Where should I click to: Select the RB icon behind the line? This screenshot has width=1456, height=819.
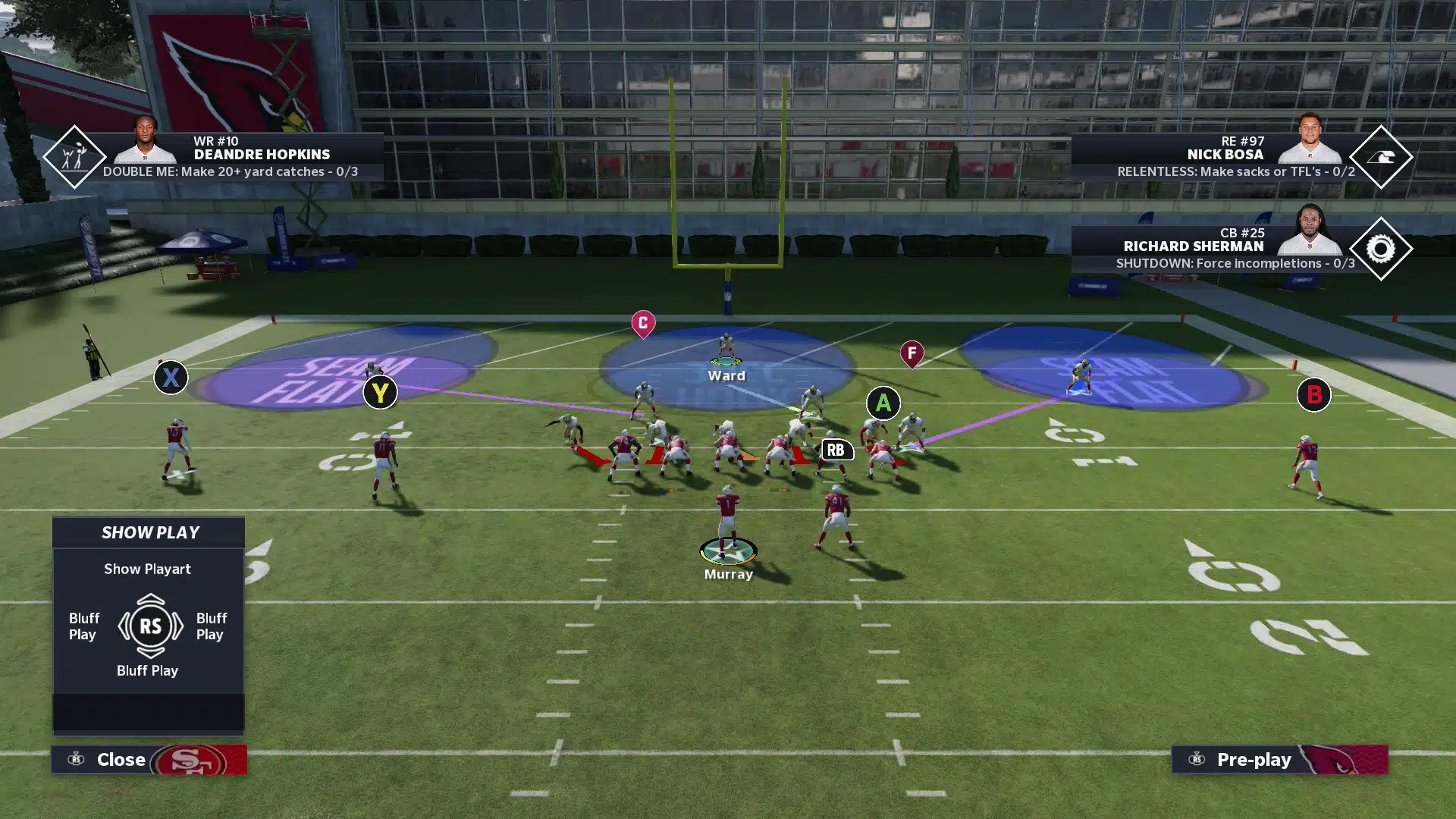[836, 450]
